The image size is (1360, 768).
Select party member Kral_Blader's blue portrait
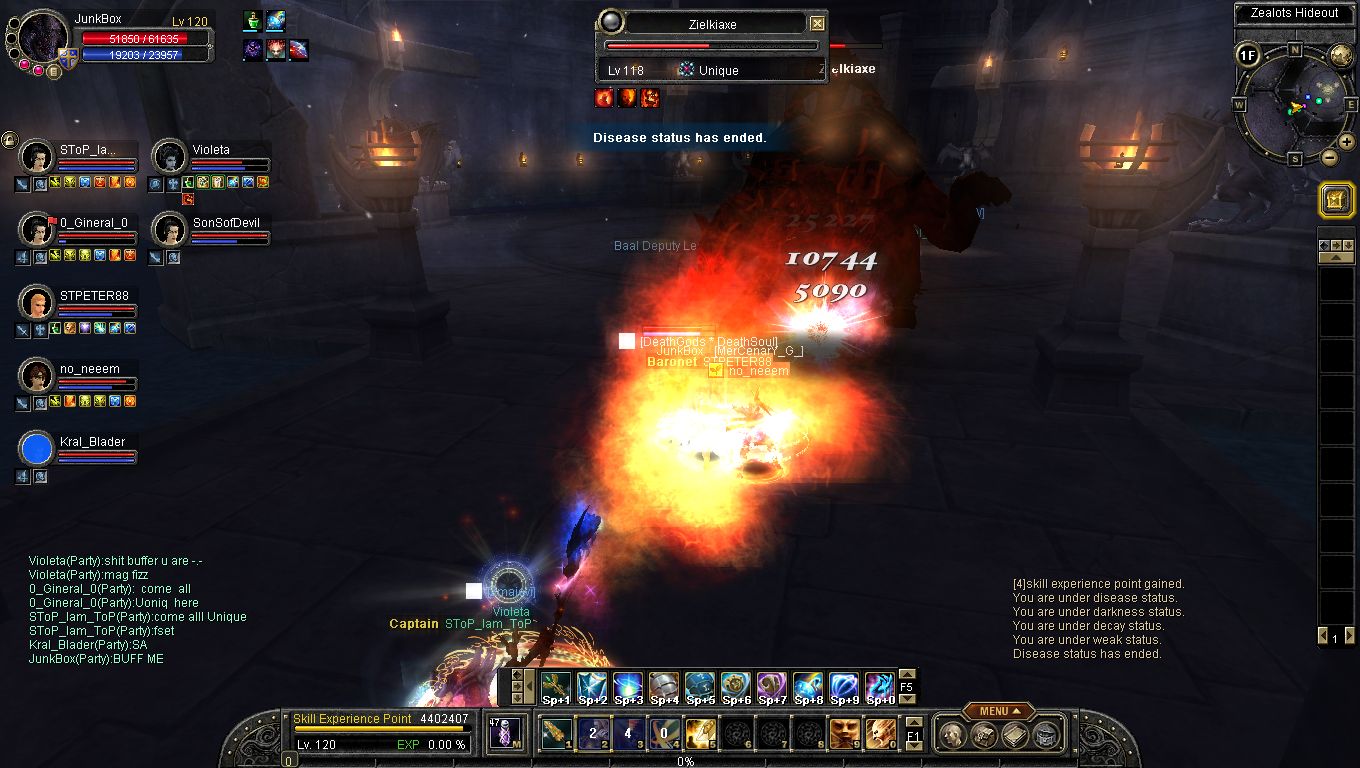coord(36,448)
